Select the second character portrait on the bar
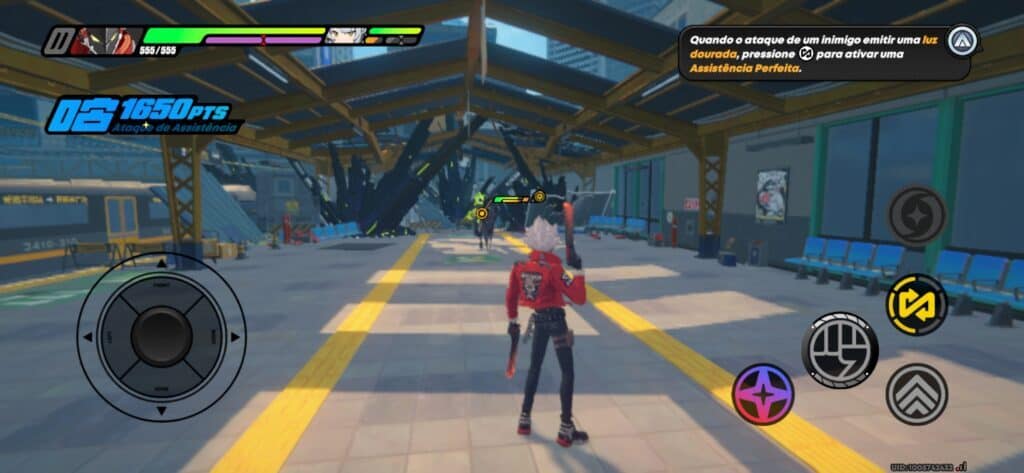Screen dimensions: 1024x473 coord(343,36)
